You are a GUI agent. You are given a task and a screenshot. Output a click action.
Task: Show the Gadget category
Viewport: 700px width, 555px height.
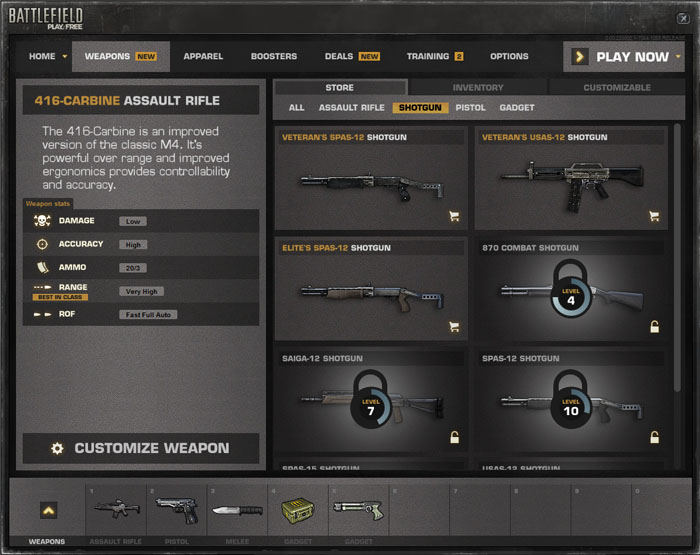click(x=517, y=107)
